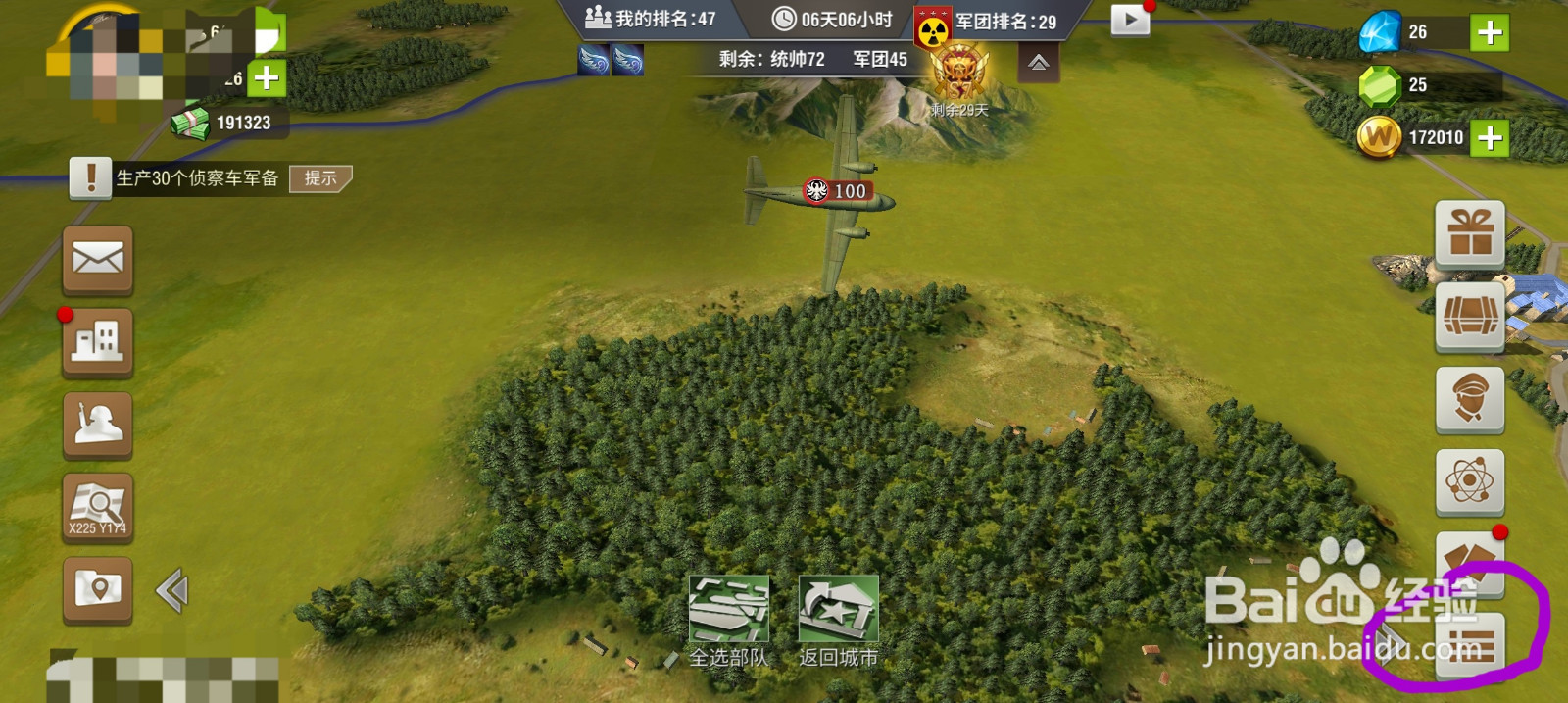Collapse the top ranking panel
The height and width of the screenshot is (703, 1568).
coord(1039,64)
